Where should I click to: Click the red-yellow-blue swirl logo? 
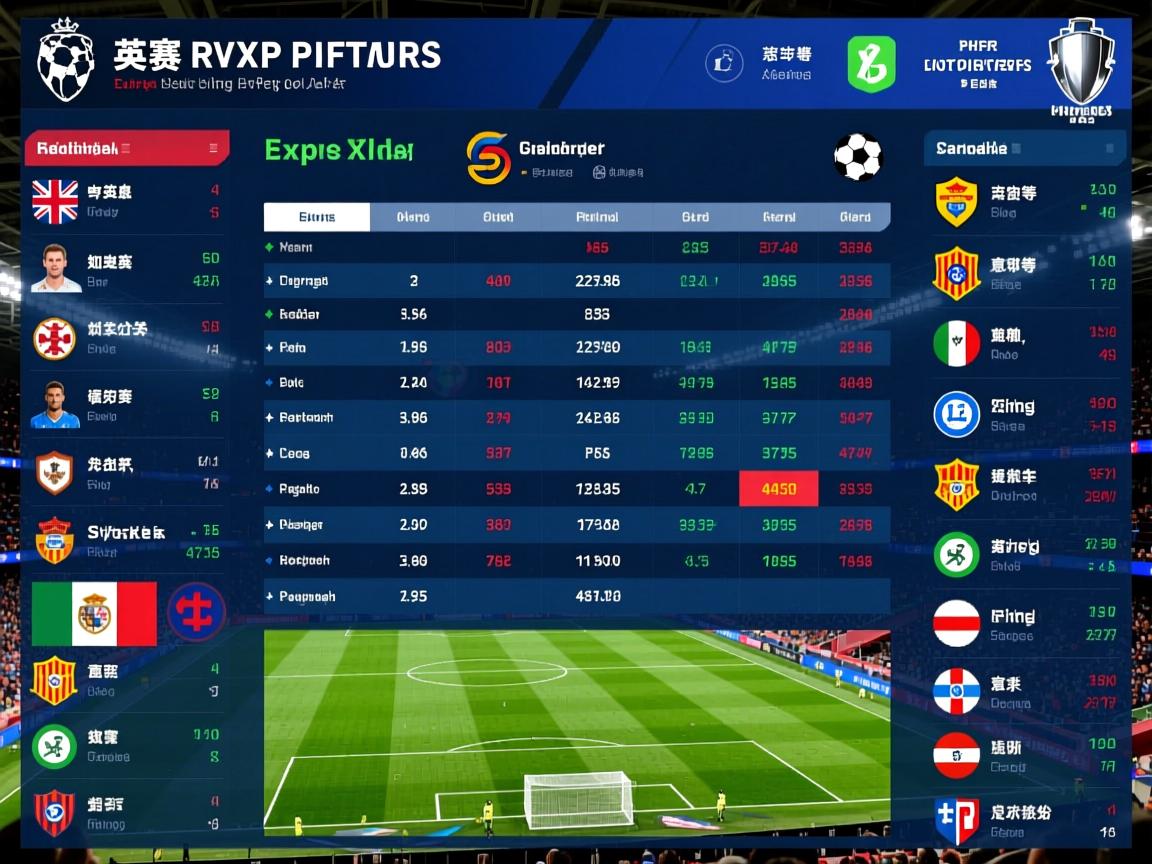(x=488, y=158)
